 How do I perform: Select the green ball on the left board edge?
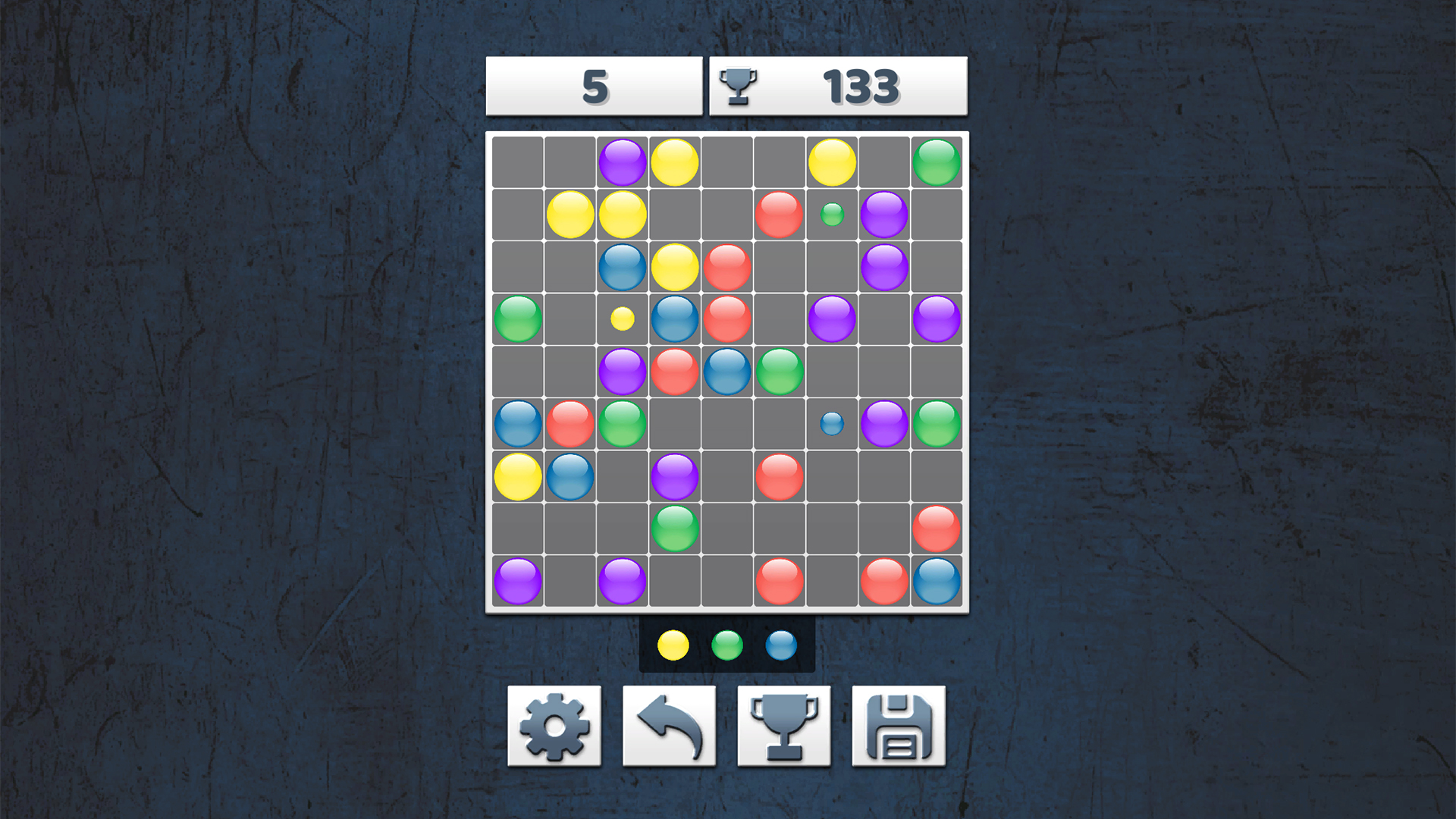pos(517,318)
